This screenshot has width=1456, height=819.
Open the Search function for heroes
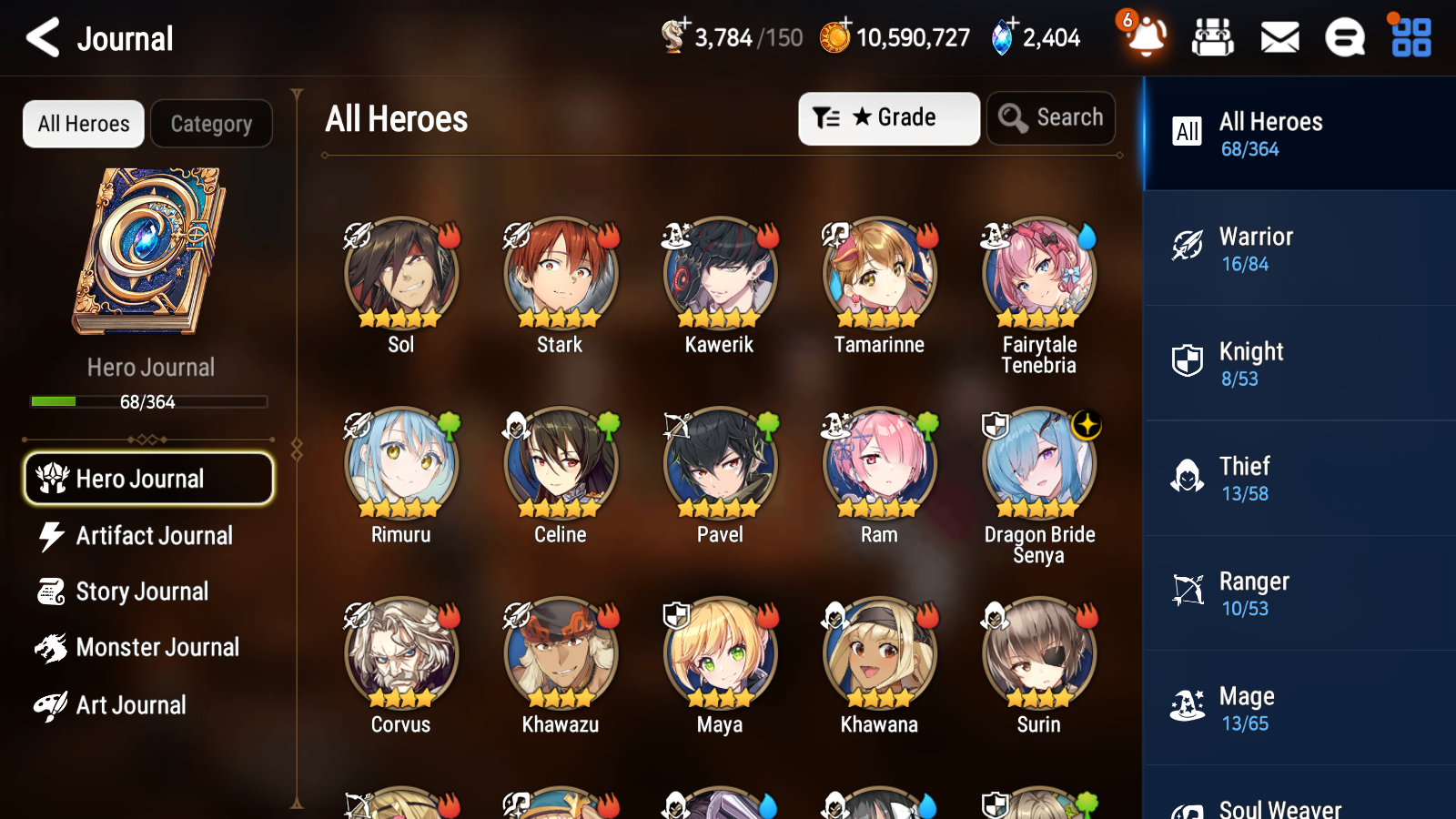point(1051,117)
